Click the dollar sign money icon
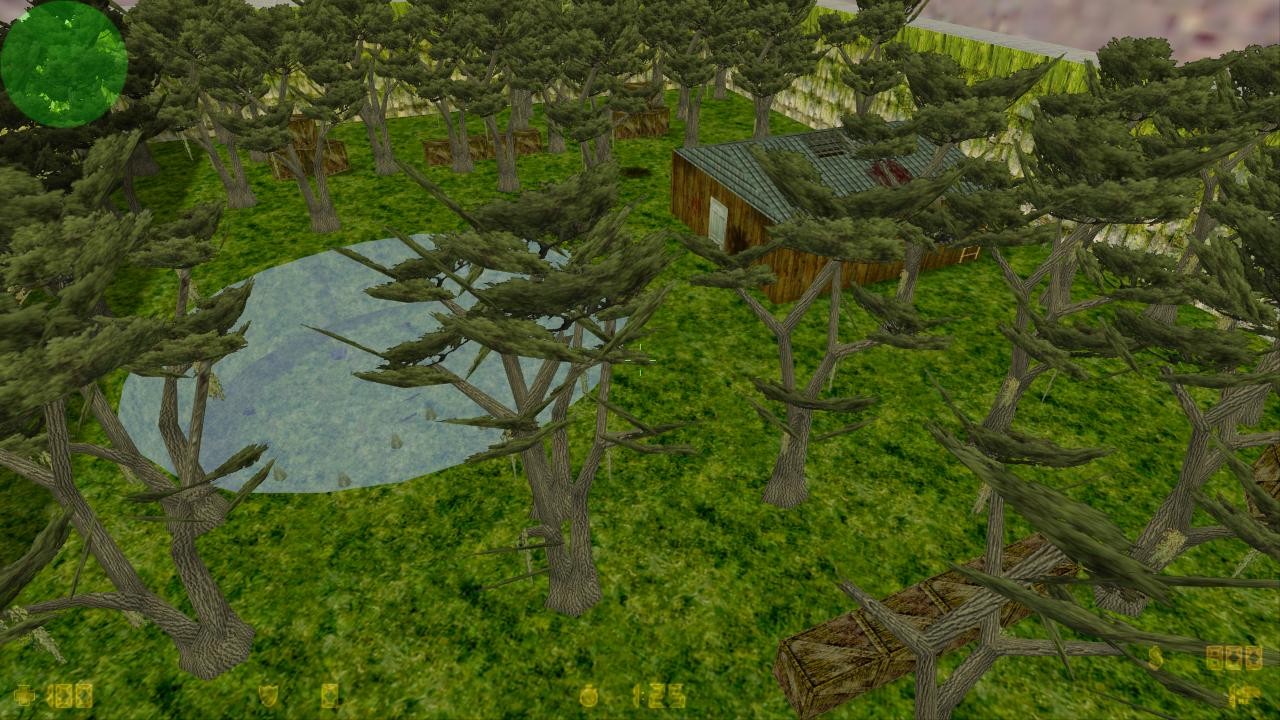Screen dimensions: 1280x720 pyautogui.click(x=1154, y=657)
